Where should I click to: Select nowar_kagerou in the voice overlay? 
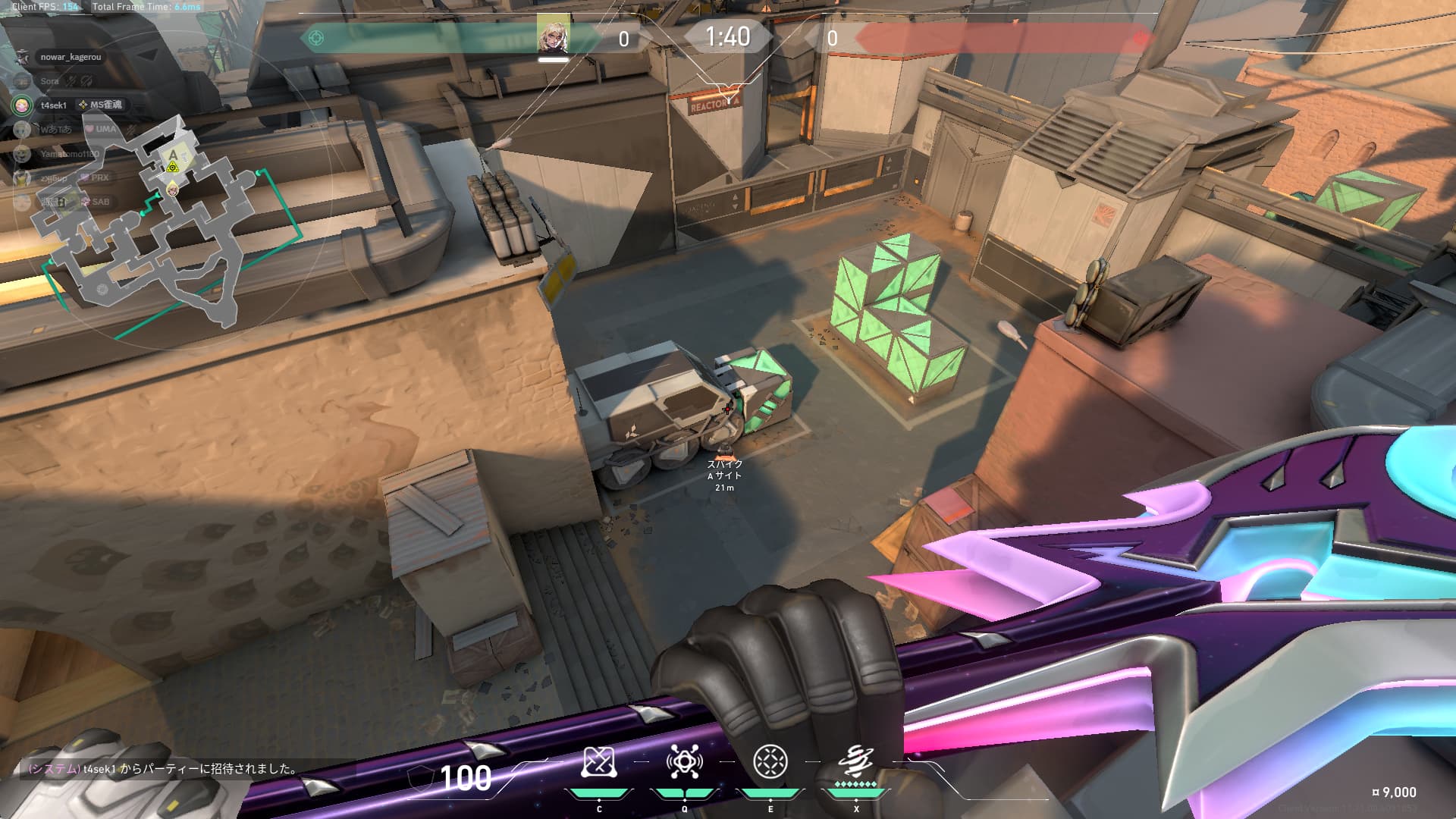pos(70,57)
